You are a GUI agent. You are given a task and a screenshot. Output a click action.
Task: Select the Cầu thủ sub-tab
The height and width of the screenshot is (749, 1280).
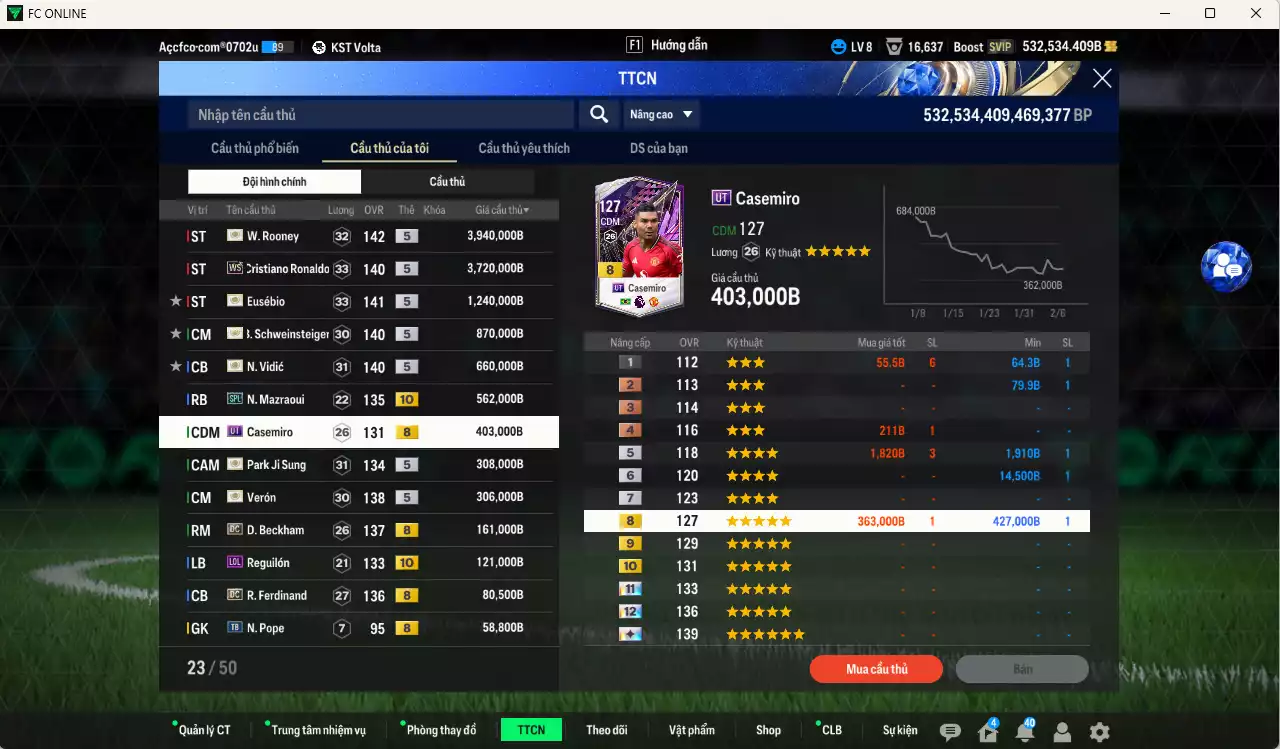click(447, 181)
